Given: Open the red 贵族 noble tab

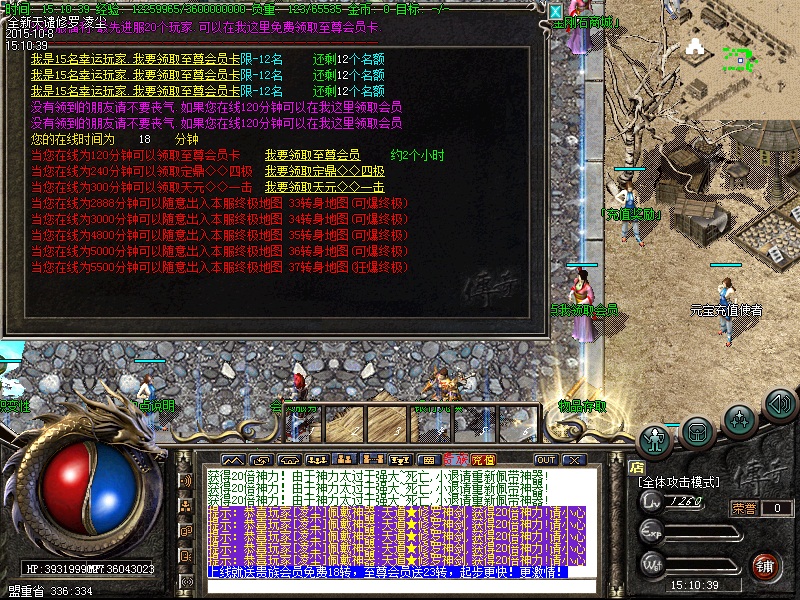Looking at the screenshot, I should tap(457, 460).
